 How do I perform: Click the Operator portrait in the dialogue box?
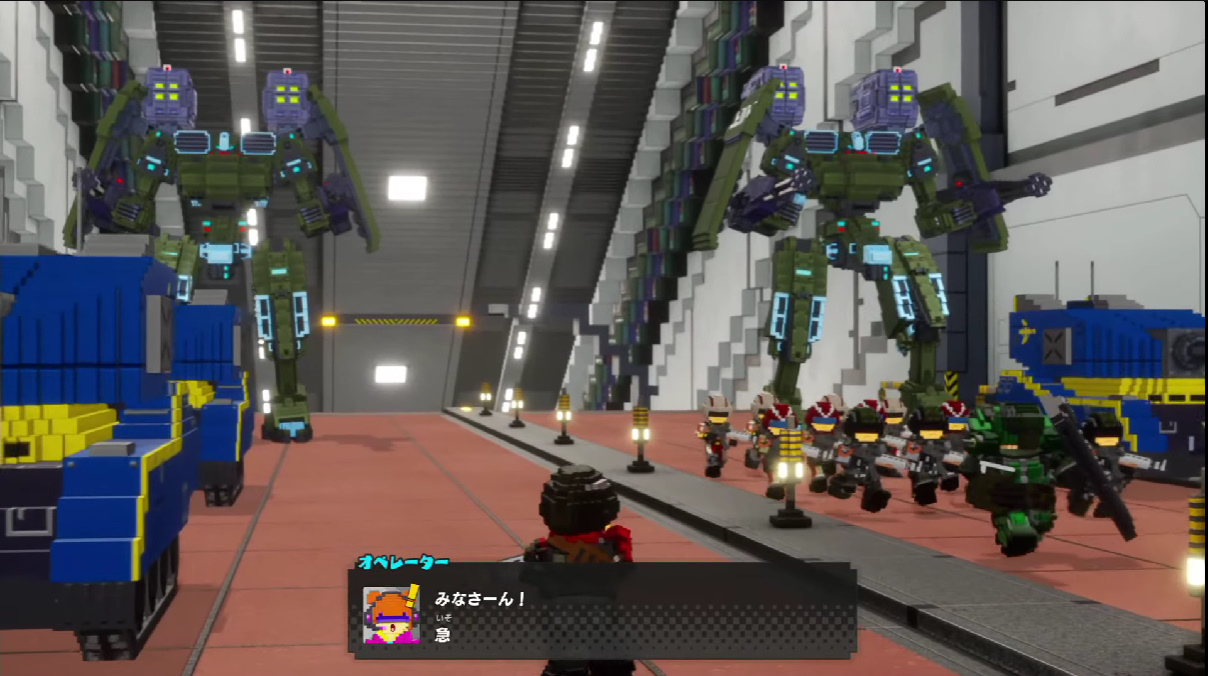pos(391,614)
